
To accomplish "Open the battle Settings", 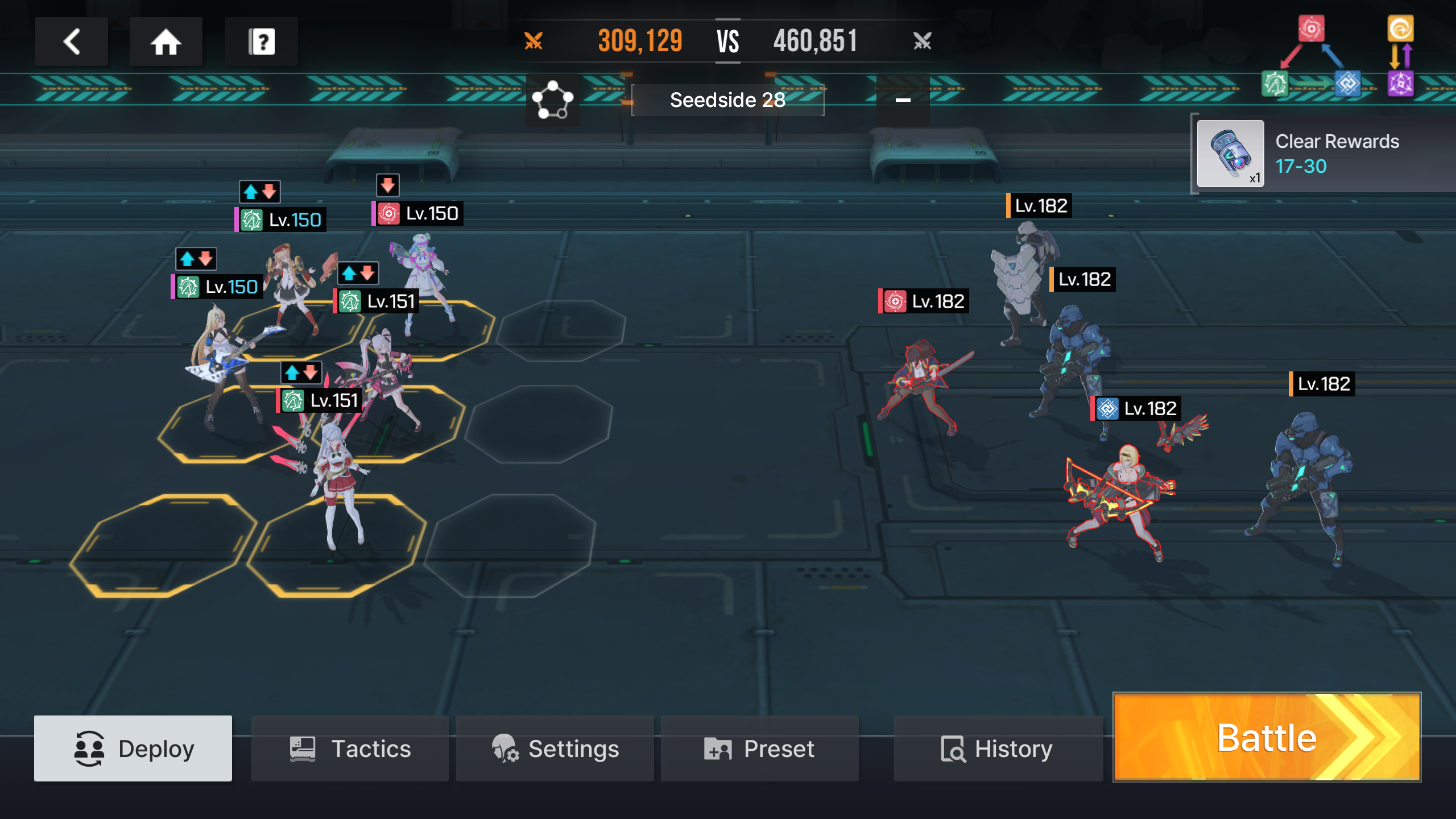I will coord(555,748).
